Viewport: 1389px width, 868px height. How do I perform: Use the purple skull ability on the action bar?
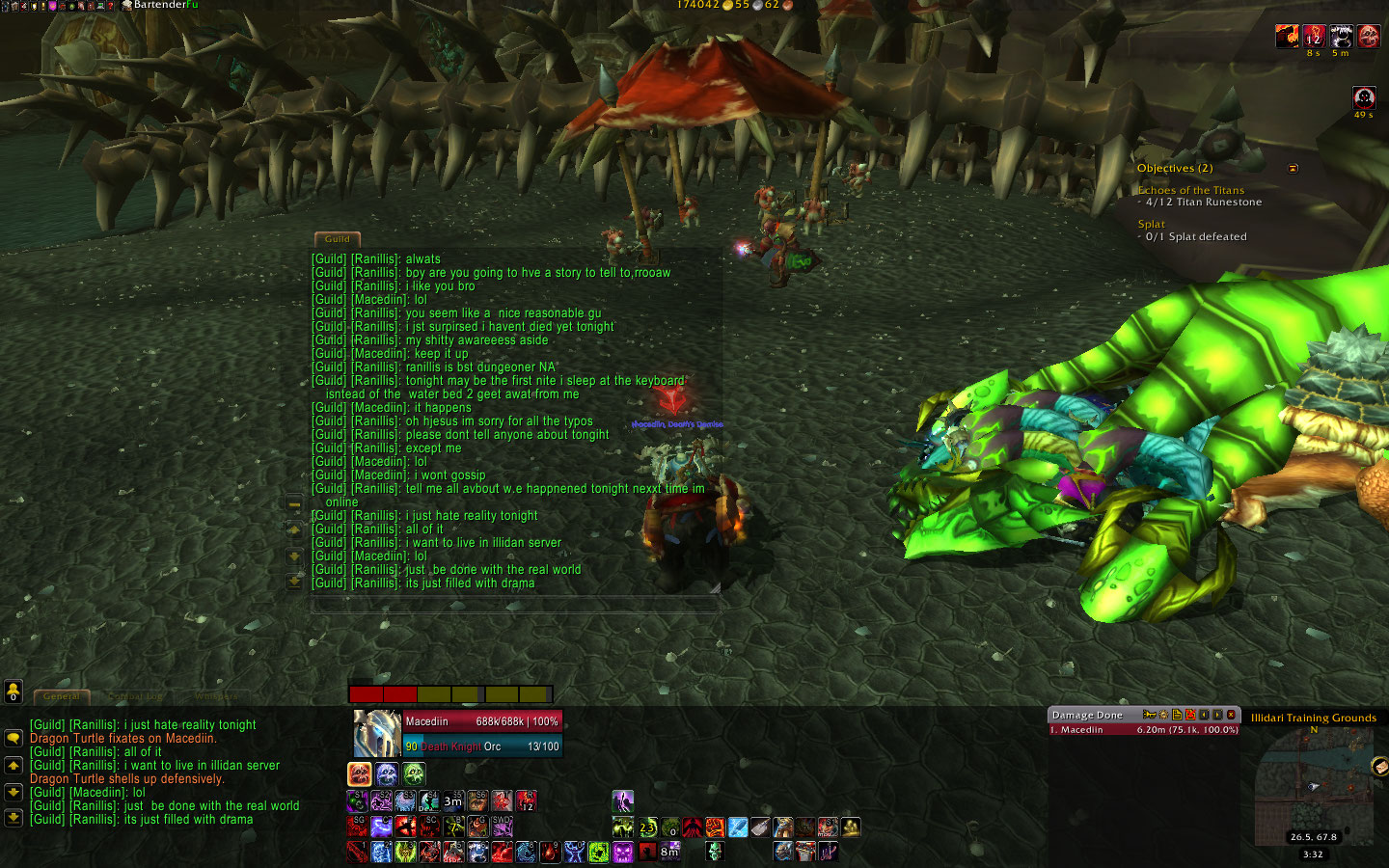pyautogui.click(x=622, y=853)
